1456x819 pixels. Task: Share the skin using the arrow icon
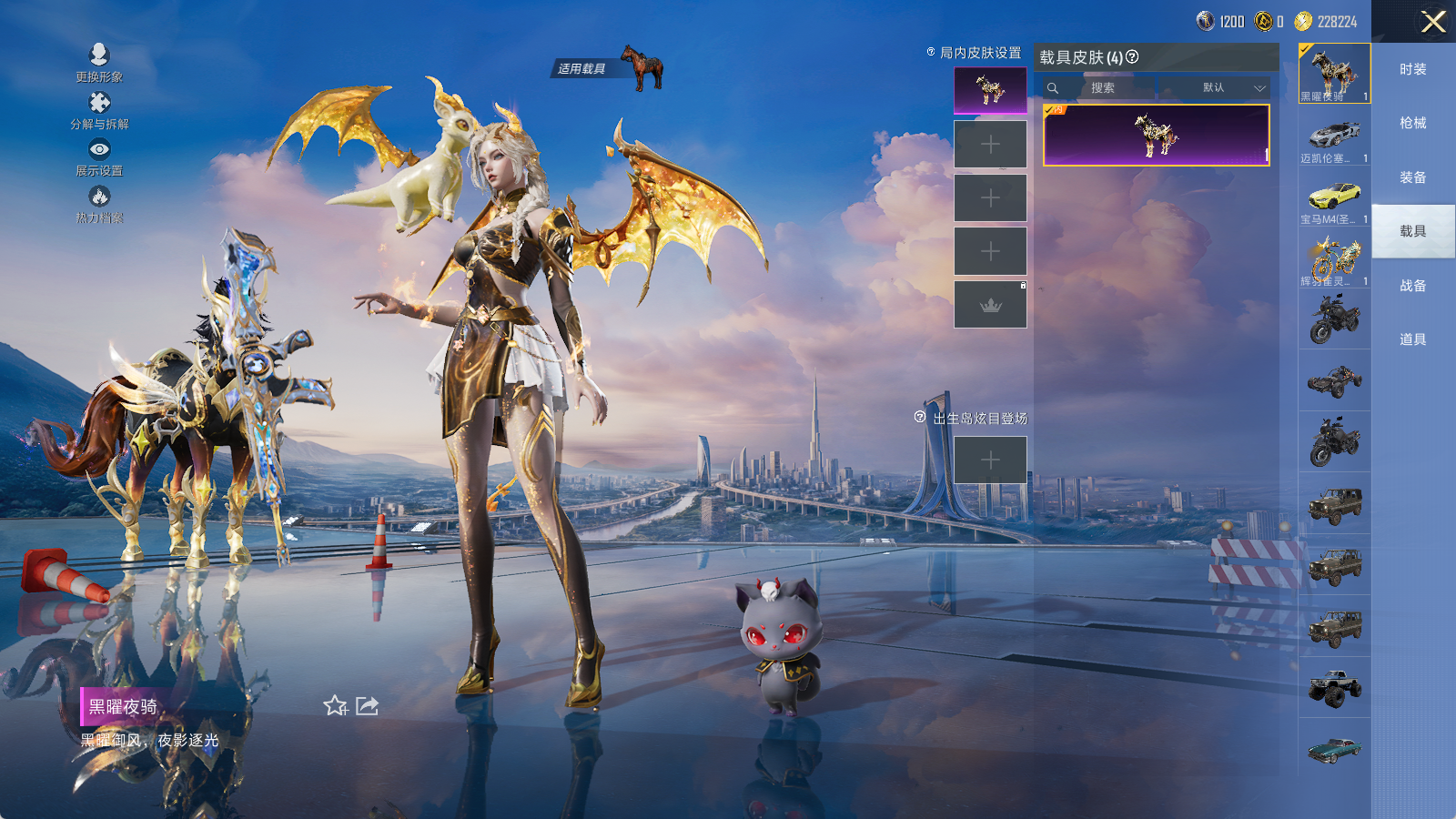(367, 706)
